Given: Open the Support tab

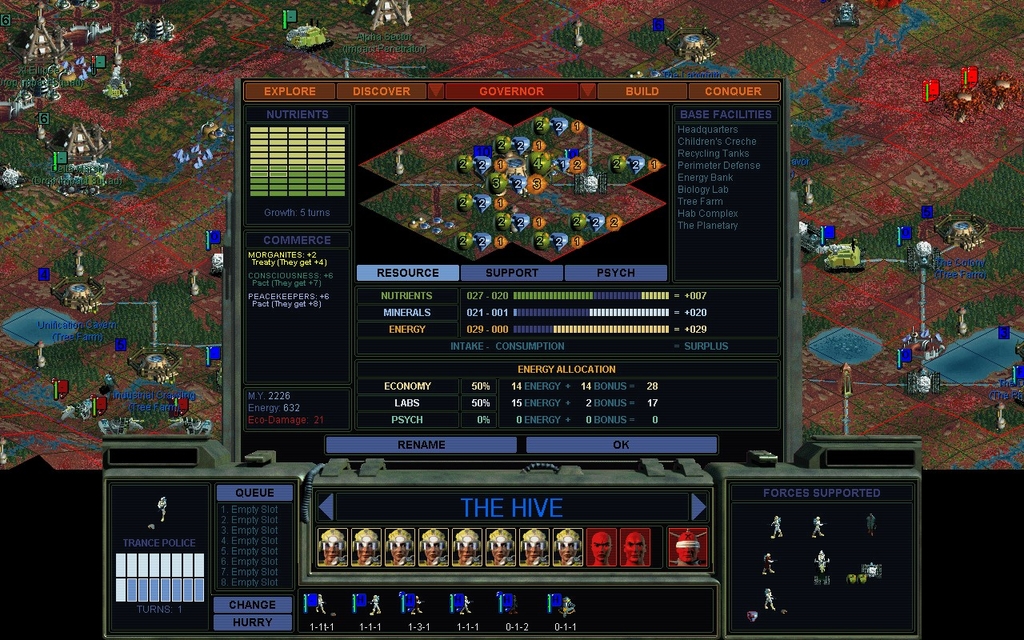Looking at the screenshot, I should coord(512,273).
